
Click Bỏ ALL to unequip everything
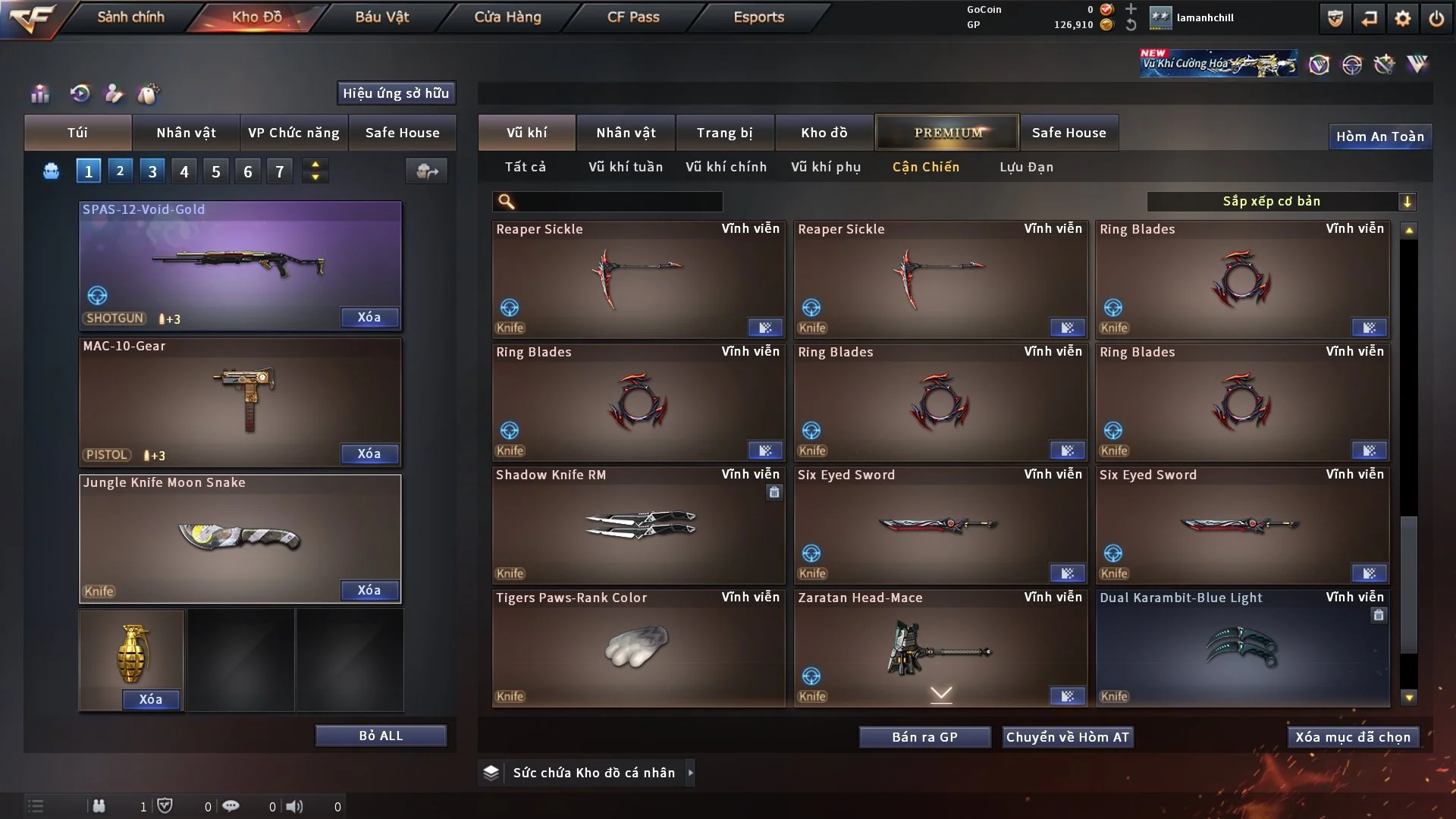tap(381, 736)
